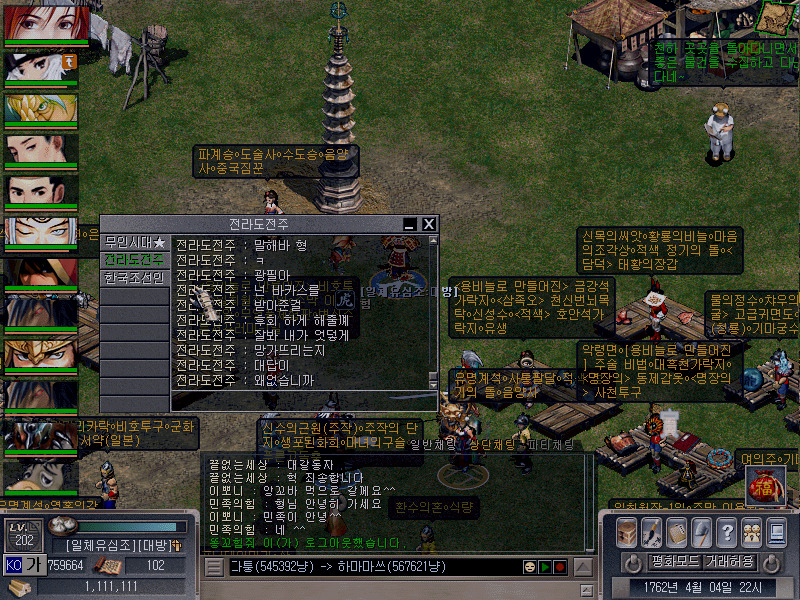The image size is (800, 600).
Task: Open the abacus icon menu
Action: 677,532
